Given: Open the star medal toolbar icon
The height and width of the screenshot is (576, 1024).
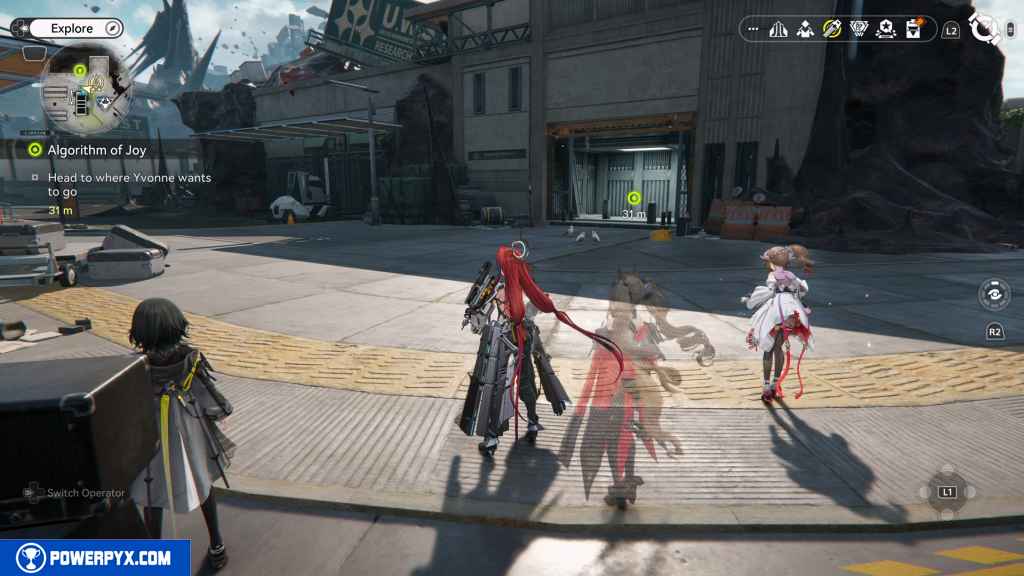Looking at the screenshot, I should click(x=886, y=30).
